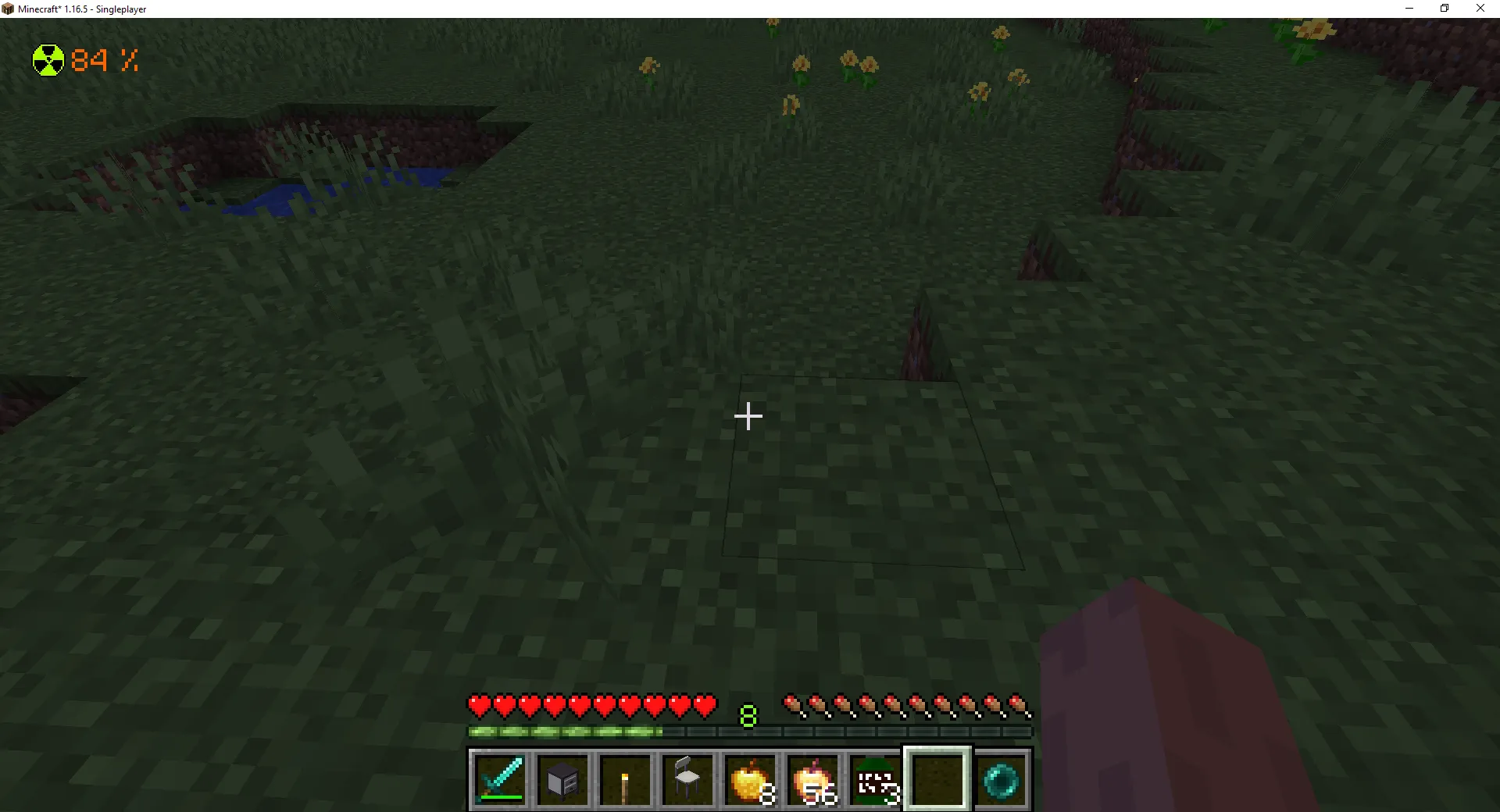Click the currently selected empty hotbar slot
This screenshot has height=812, width=1500.
(938, 778)
